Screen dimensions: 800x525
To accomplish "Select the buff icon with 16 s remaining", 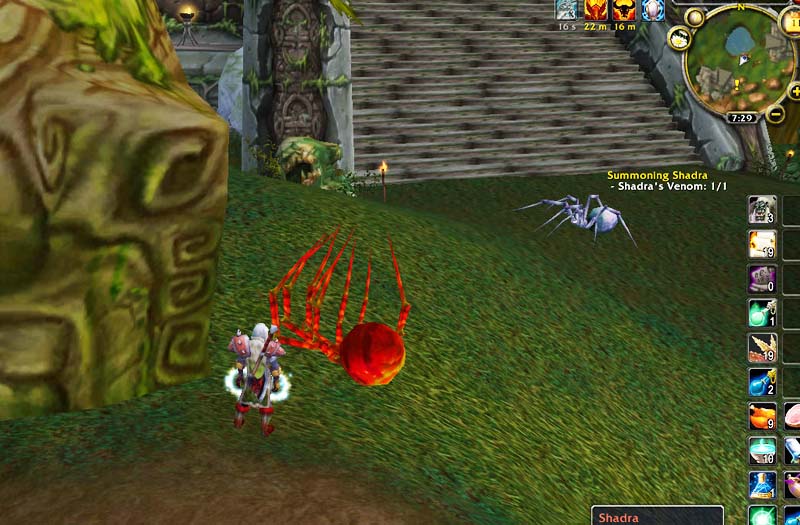I will (x=567, y=10).
